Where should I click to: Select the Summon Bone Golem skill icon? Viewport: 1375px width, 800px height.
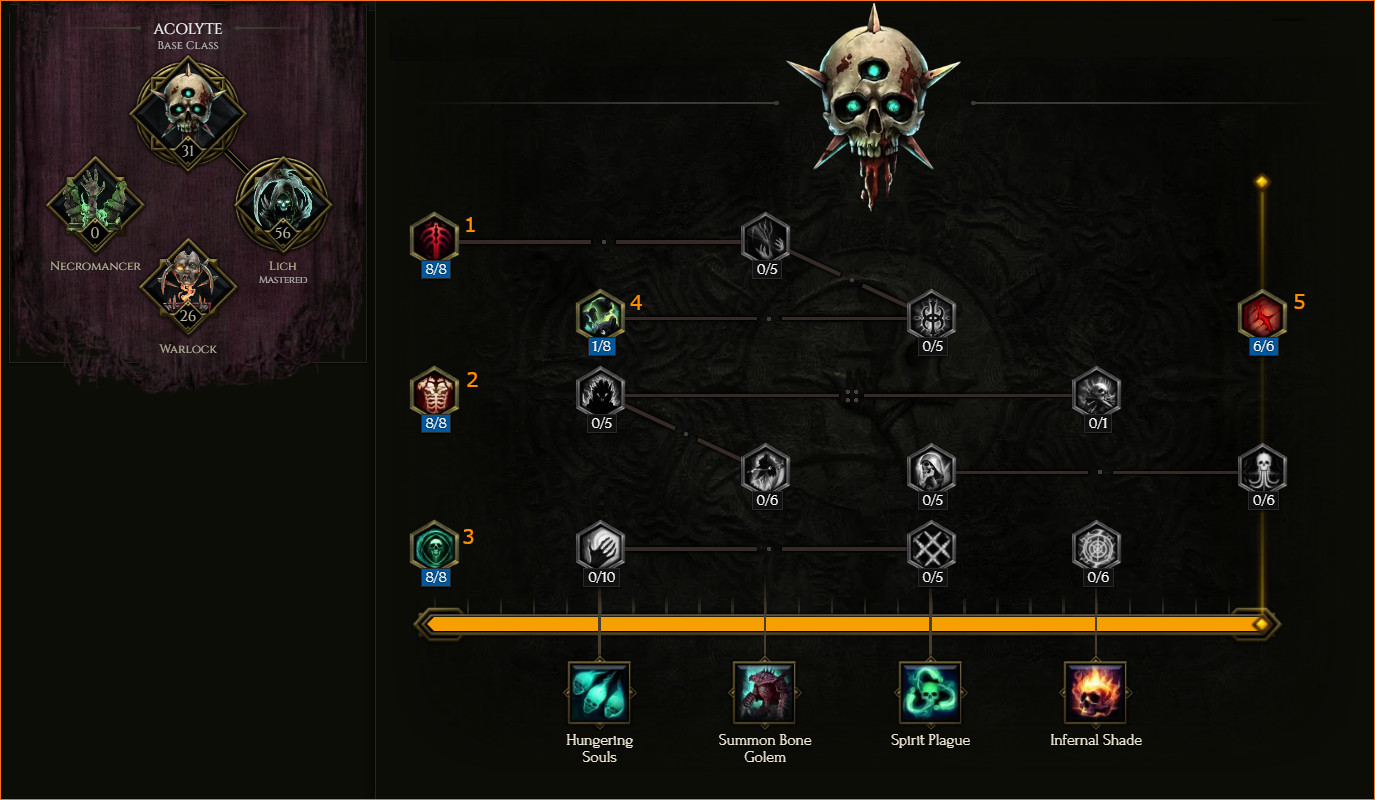click(x=765, y=692)
